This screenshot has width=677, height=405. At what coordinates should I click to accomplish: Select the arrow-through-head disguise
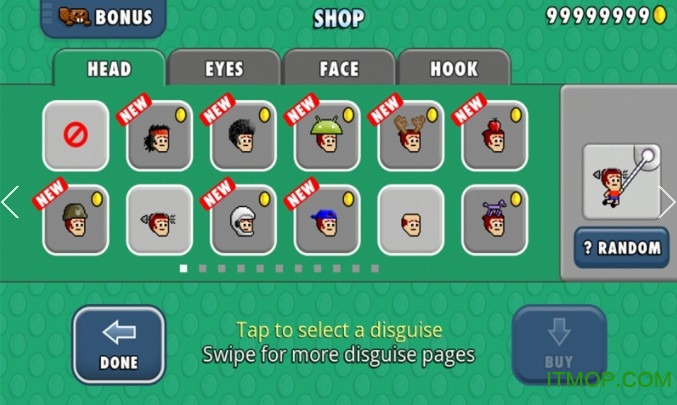point(160,218)
